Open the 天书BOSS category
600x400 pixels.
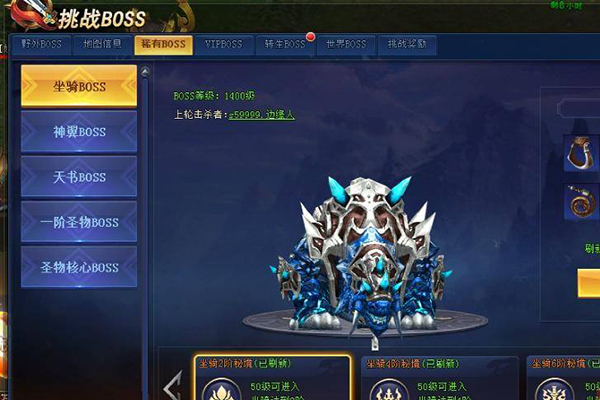click(x=79, y=177)
